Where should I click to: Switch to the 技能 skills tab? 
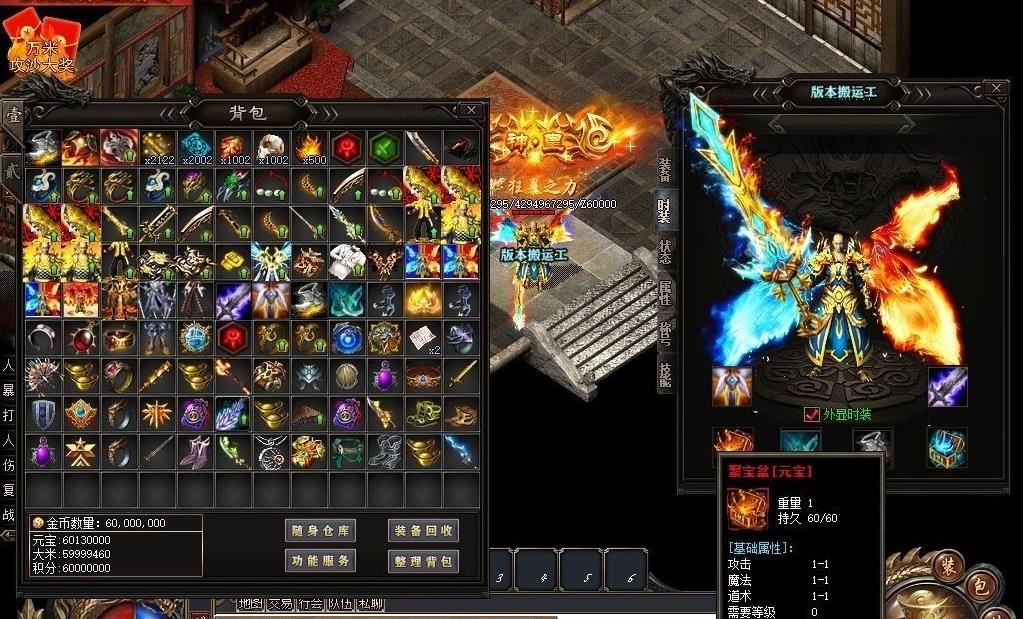coord(665,374)
